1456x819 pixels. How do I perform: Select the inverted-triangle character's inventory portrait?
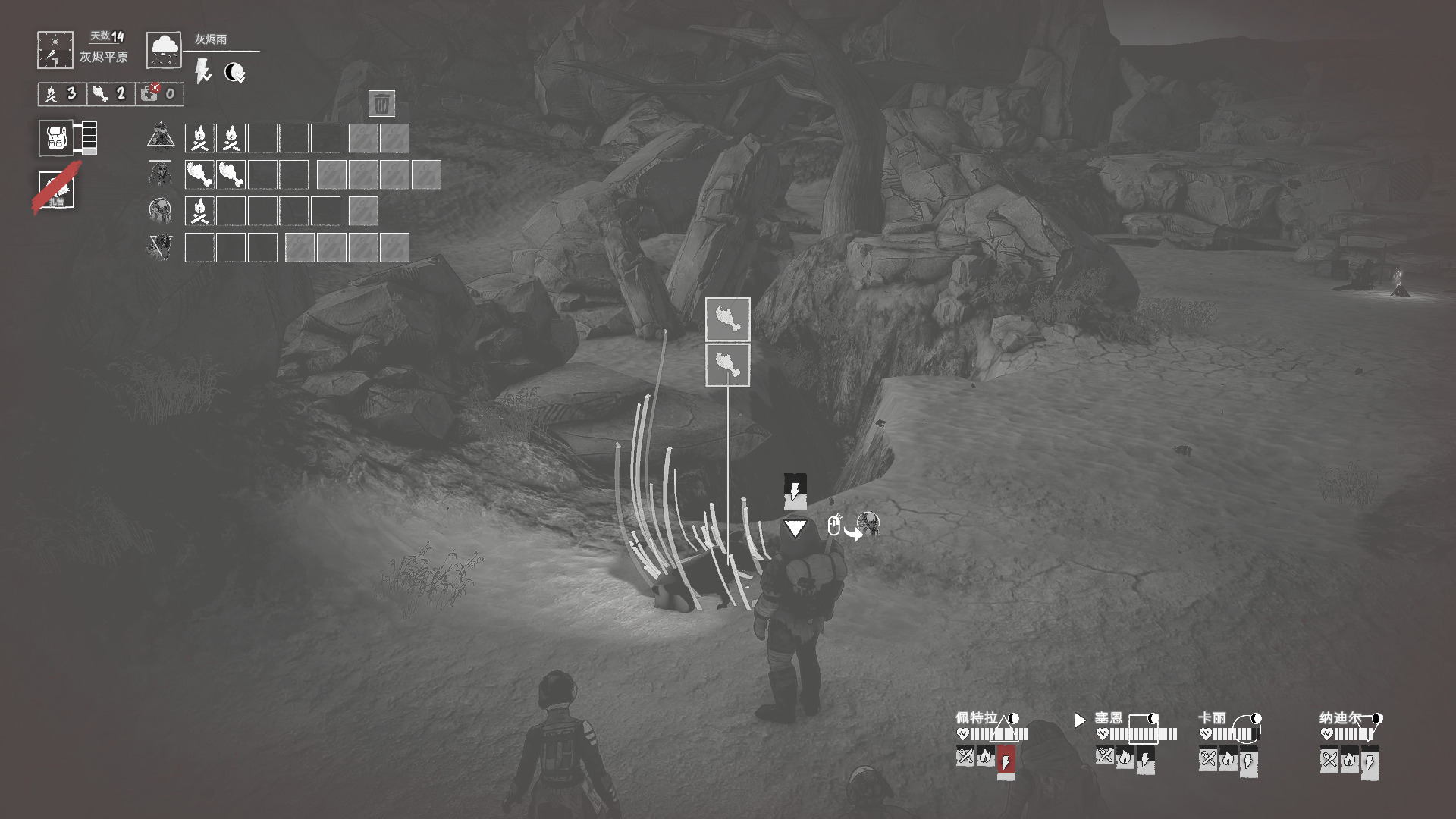tap(160, 247)
